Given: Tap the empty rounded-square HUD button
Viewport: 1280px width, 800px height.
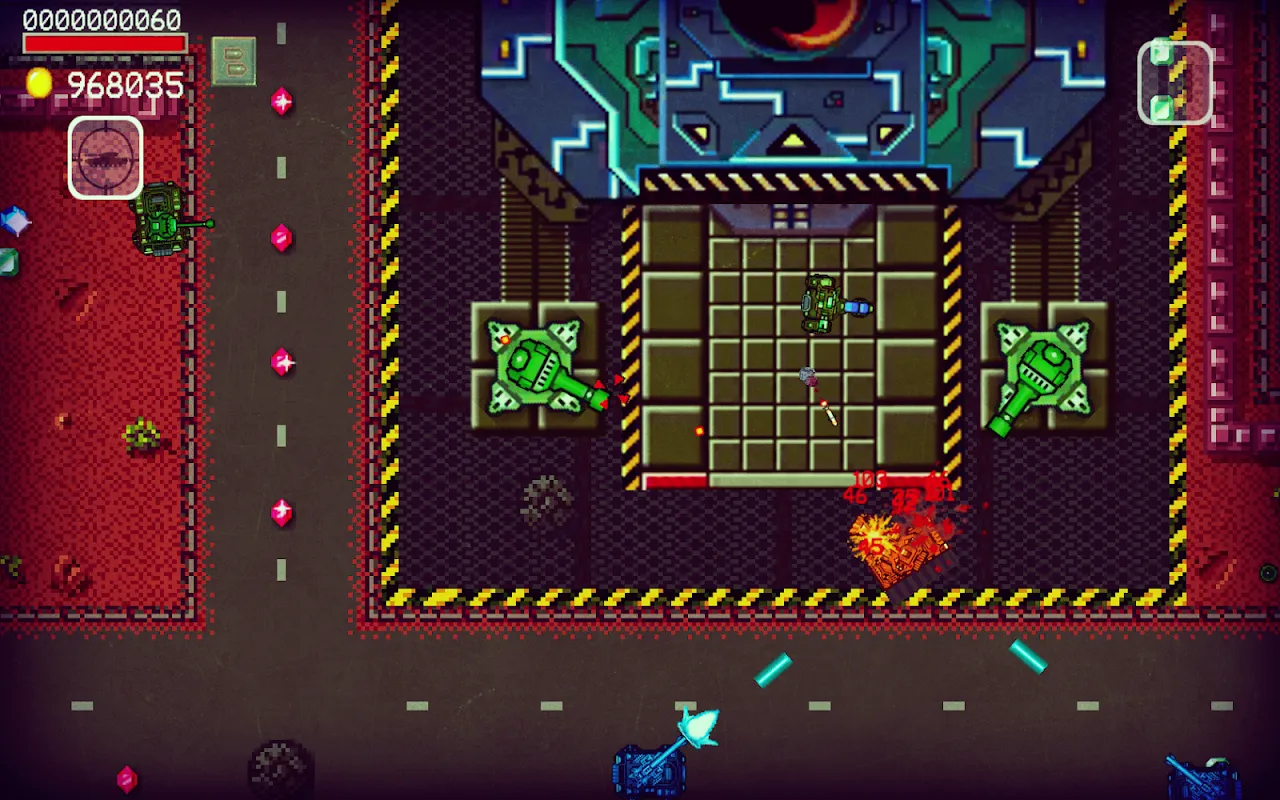Looking at the screenshot, I should (x=1175, y=82).
